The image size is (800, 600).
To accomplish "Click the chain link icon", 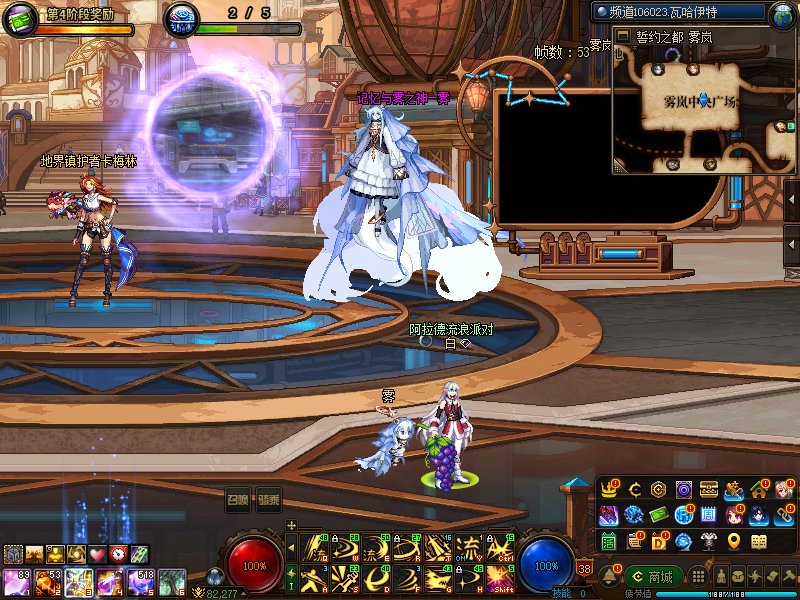I will [785, 515].
